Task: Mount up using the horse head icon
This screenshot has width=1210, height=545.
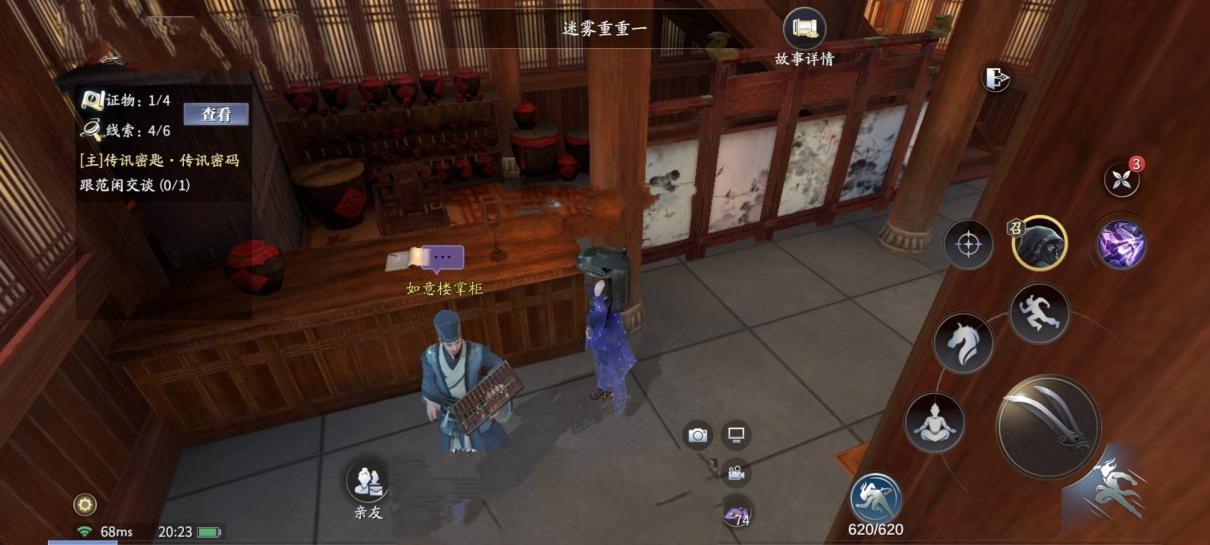Action: pyautogui.click(x=963, y=343)
